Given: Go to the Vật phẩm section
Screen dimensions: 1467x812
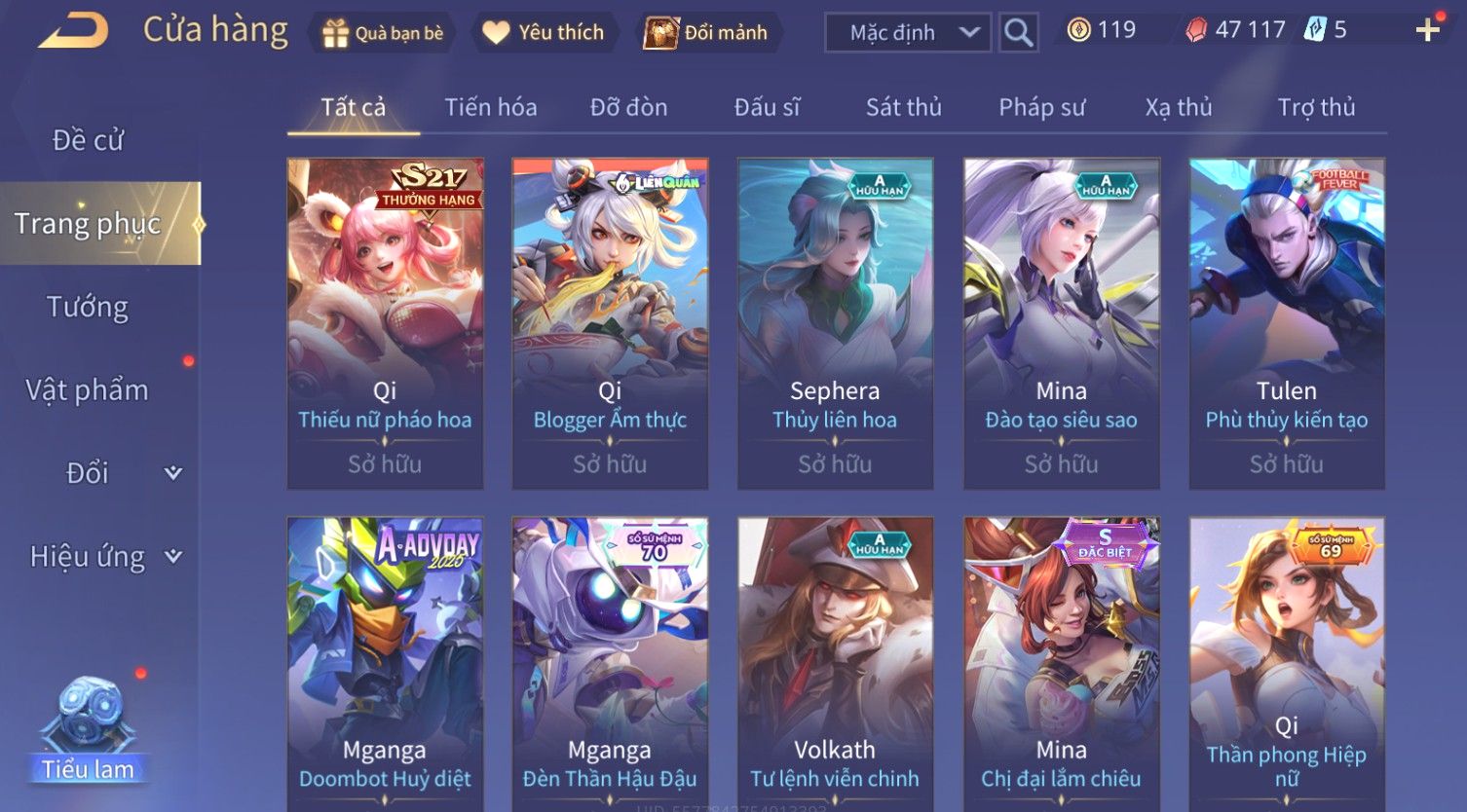Looking at the screenshot, I should (88, 390).
